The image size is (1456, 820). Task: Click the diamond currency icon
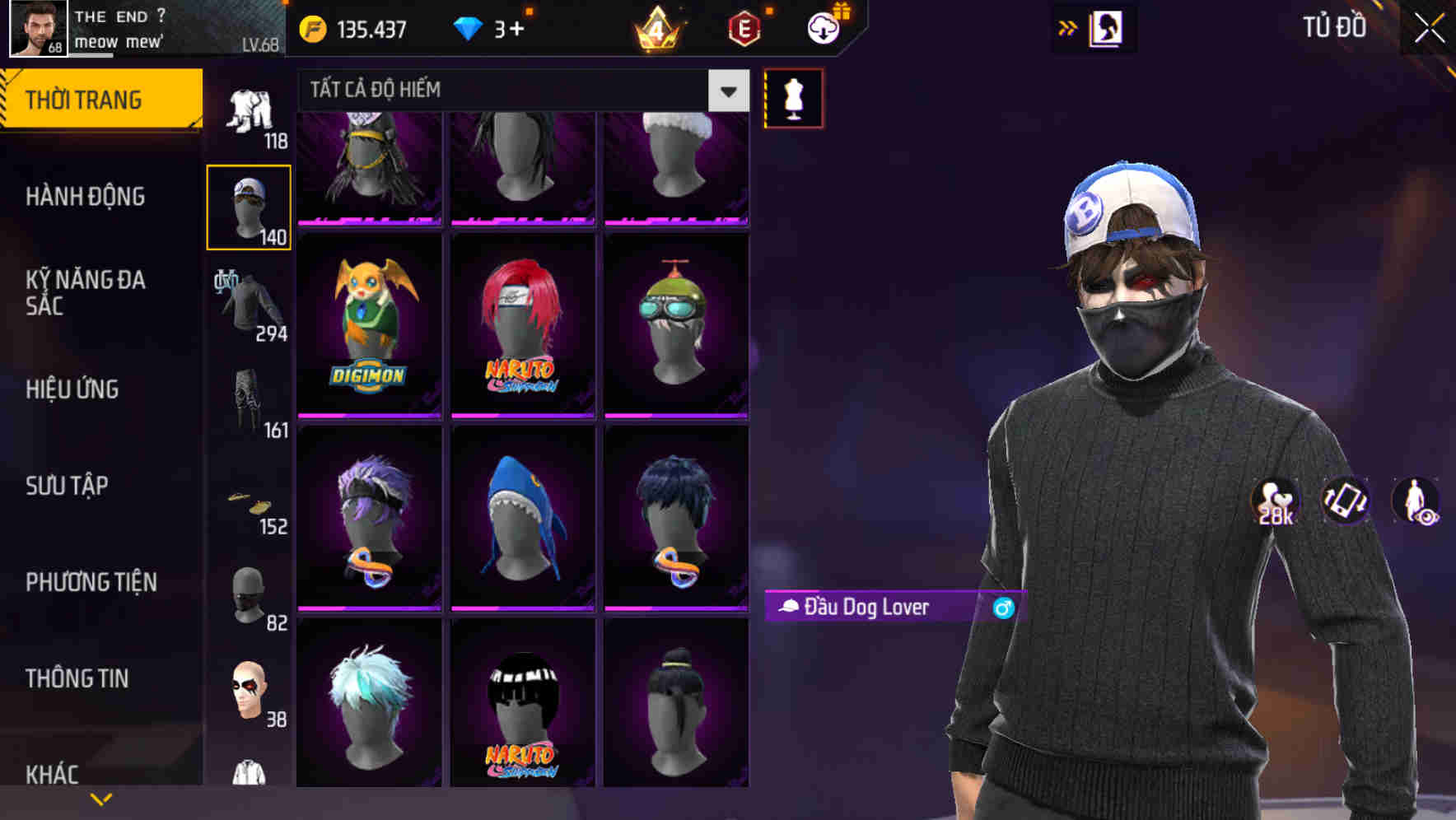pyautogui.click(x=467, y=28)
